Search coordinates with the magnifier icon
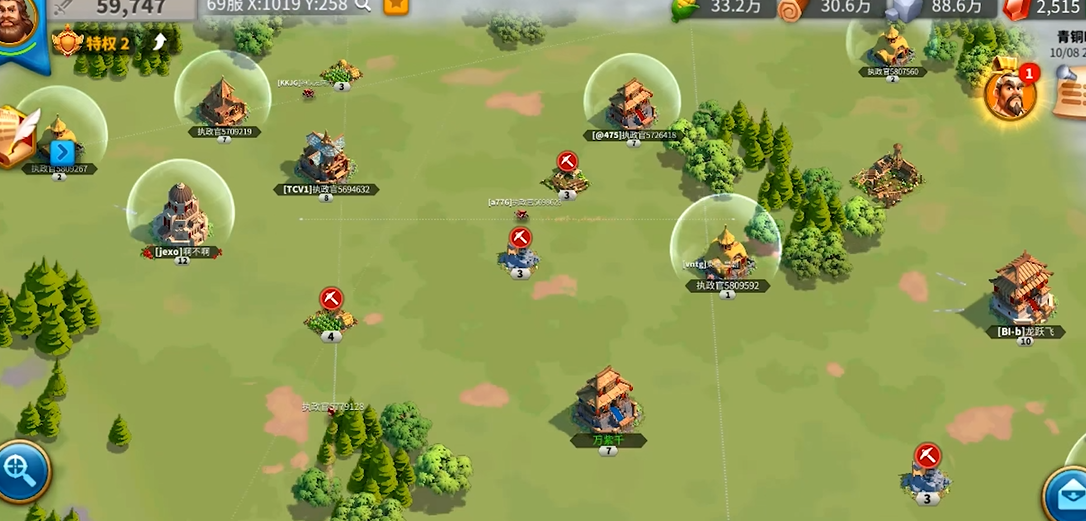The image size is (1086, 521). coord(363,6)
